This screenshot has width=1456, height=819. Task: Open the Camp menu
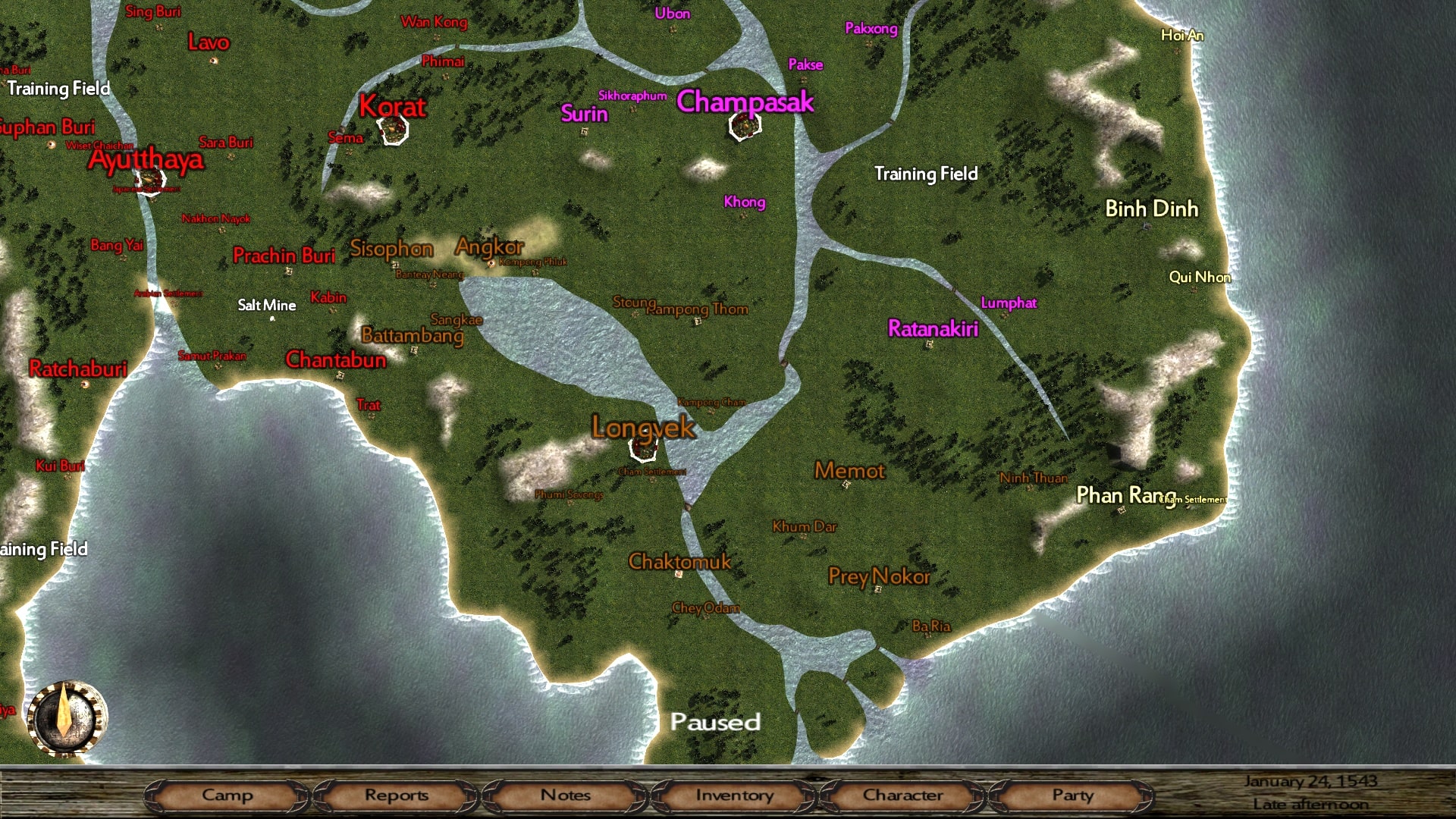pos(227,795)
